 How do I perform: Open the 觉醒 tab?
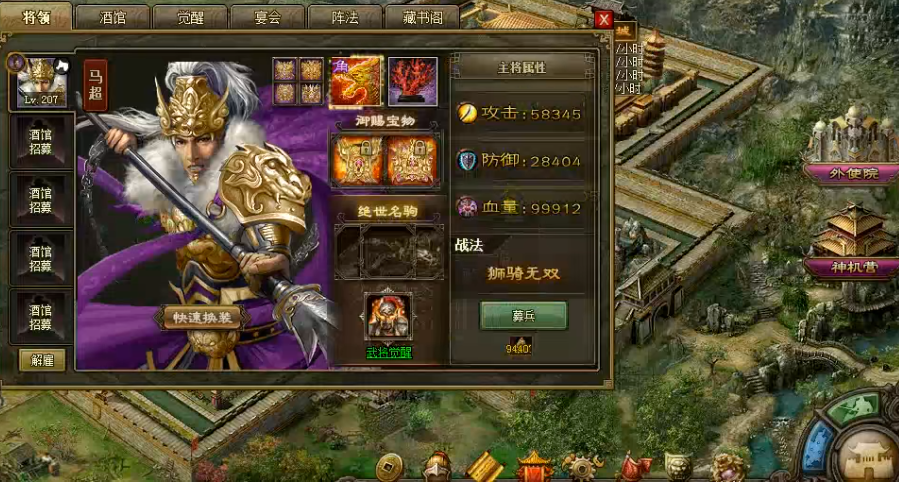(189, 16)
